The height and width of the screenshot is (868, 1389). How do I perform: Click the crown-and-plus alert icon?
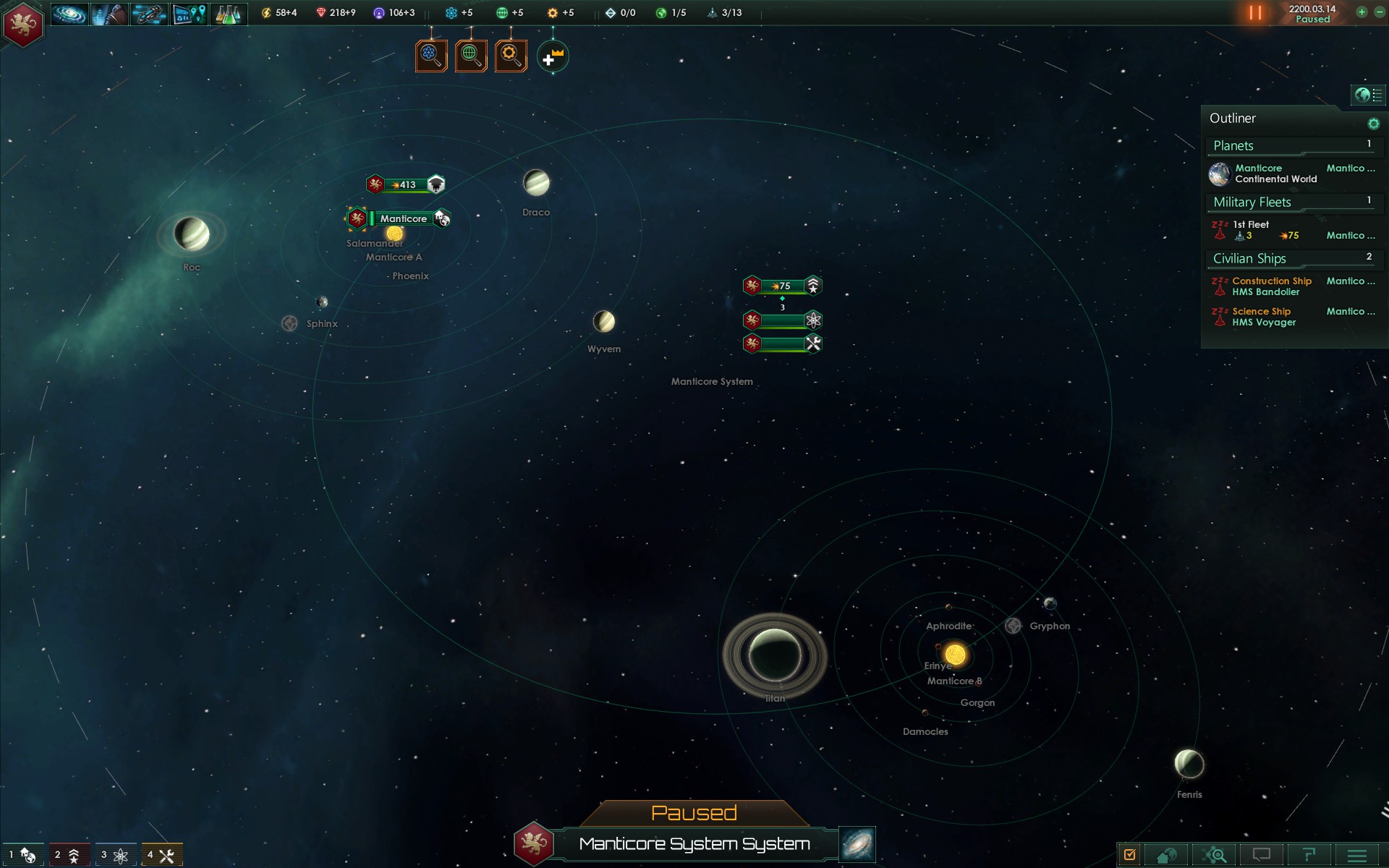coord(553,57)
